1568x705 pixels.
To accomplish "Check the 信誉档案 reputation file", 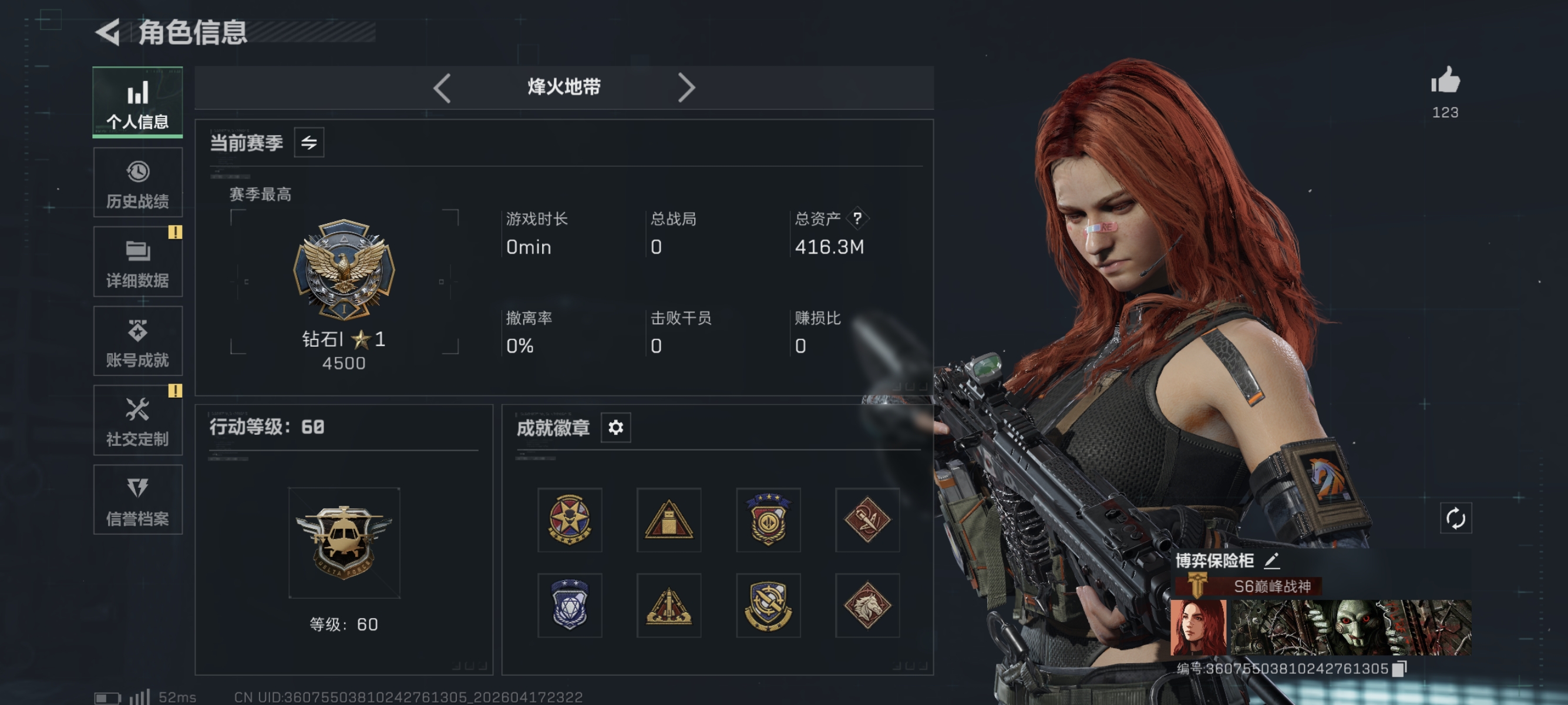I will (x=137, y=501).
